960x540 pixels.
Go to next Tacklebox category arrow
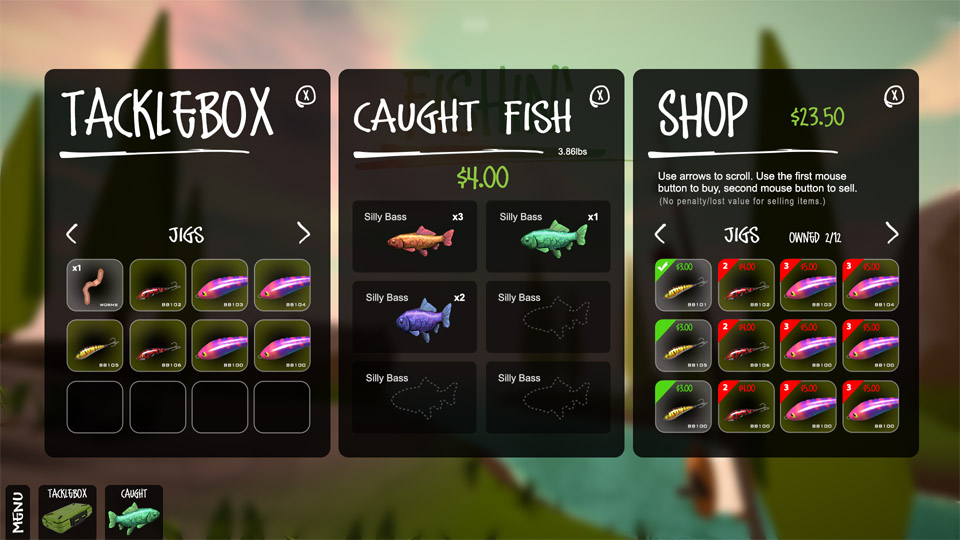pyautogui.click(x=304, y=234)
